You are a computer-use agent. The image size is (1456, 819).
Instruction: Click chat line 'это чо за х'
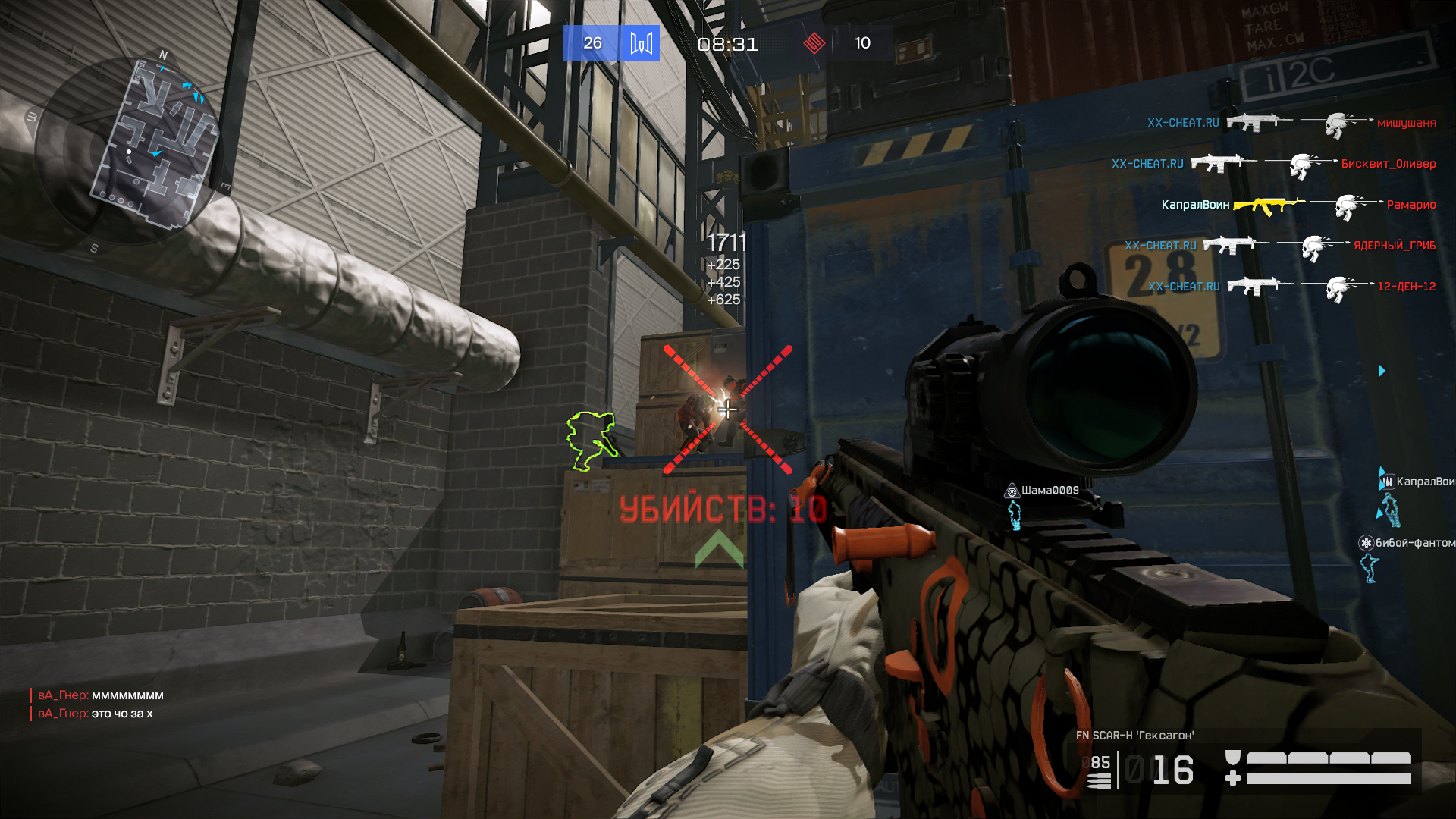[x=121, y=714]
